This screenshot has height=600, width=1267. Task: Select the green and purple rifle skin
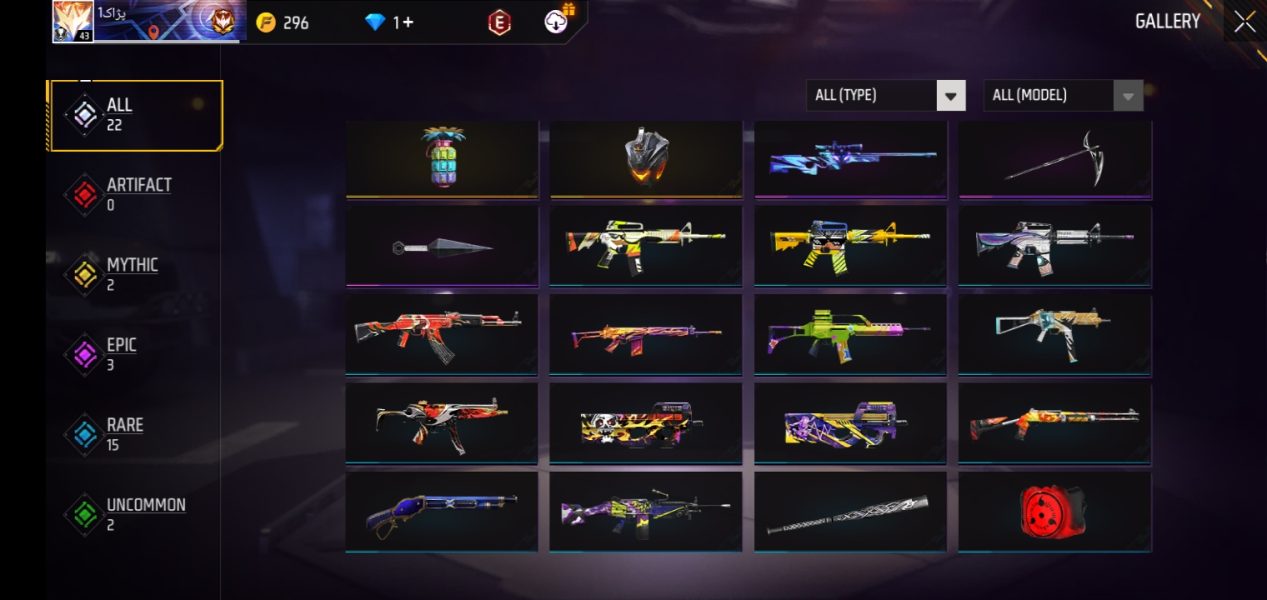tap(850, 333)
